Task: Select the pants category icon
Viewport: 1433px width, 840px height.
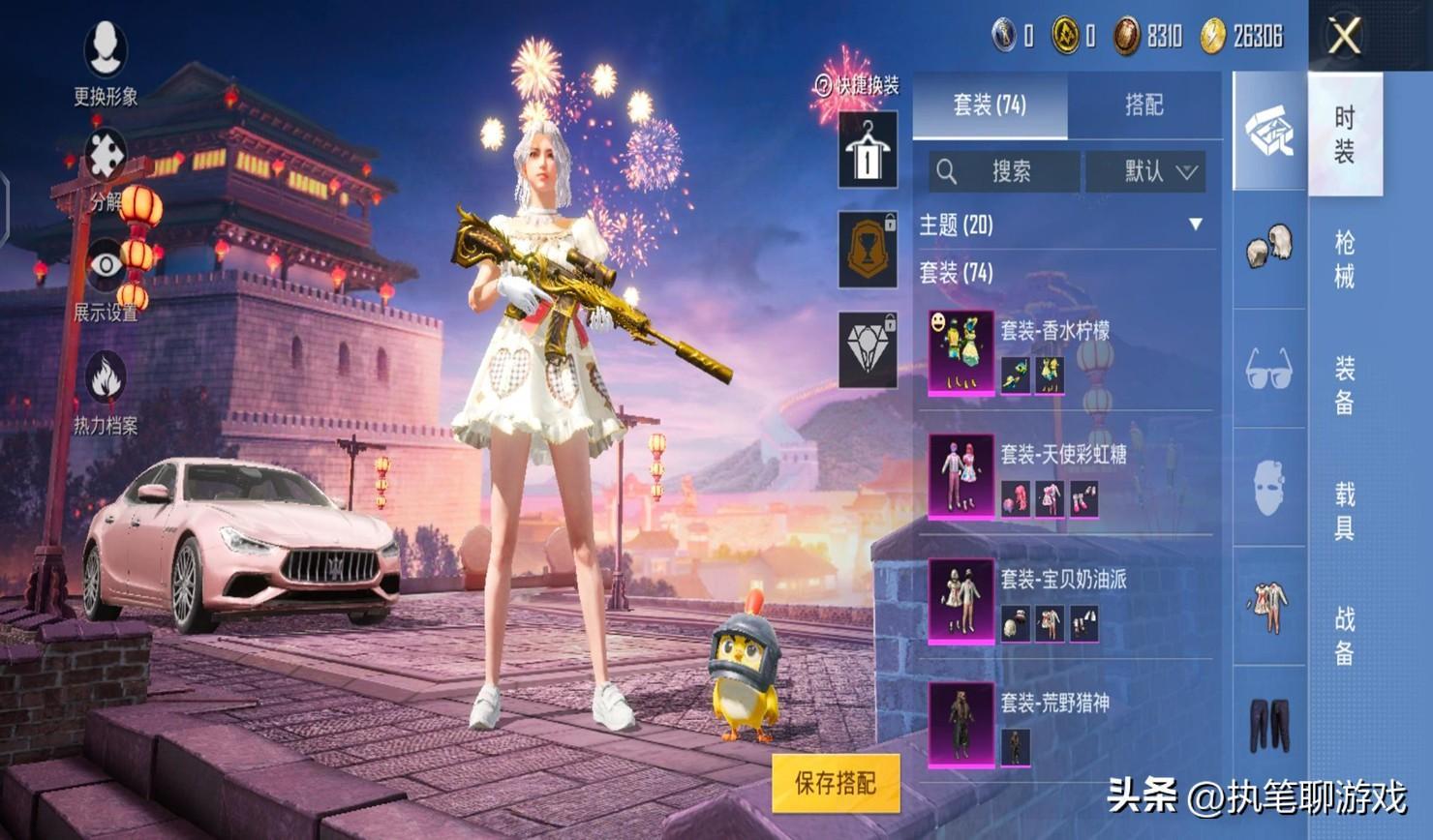Action: pos(1268,724)
